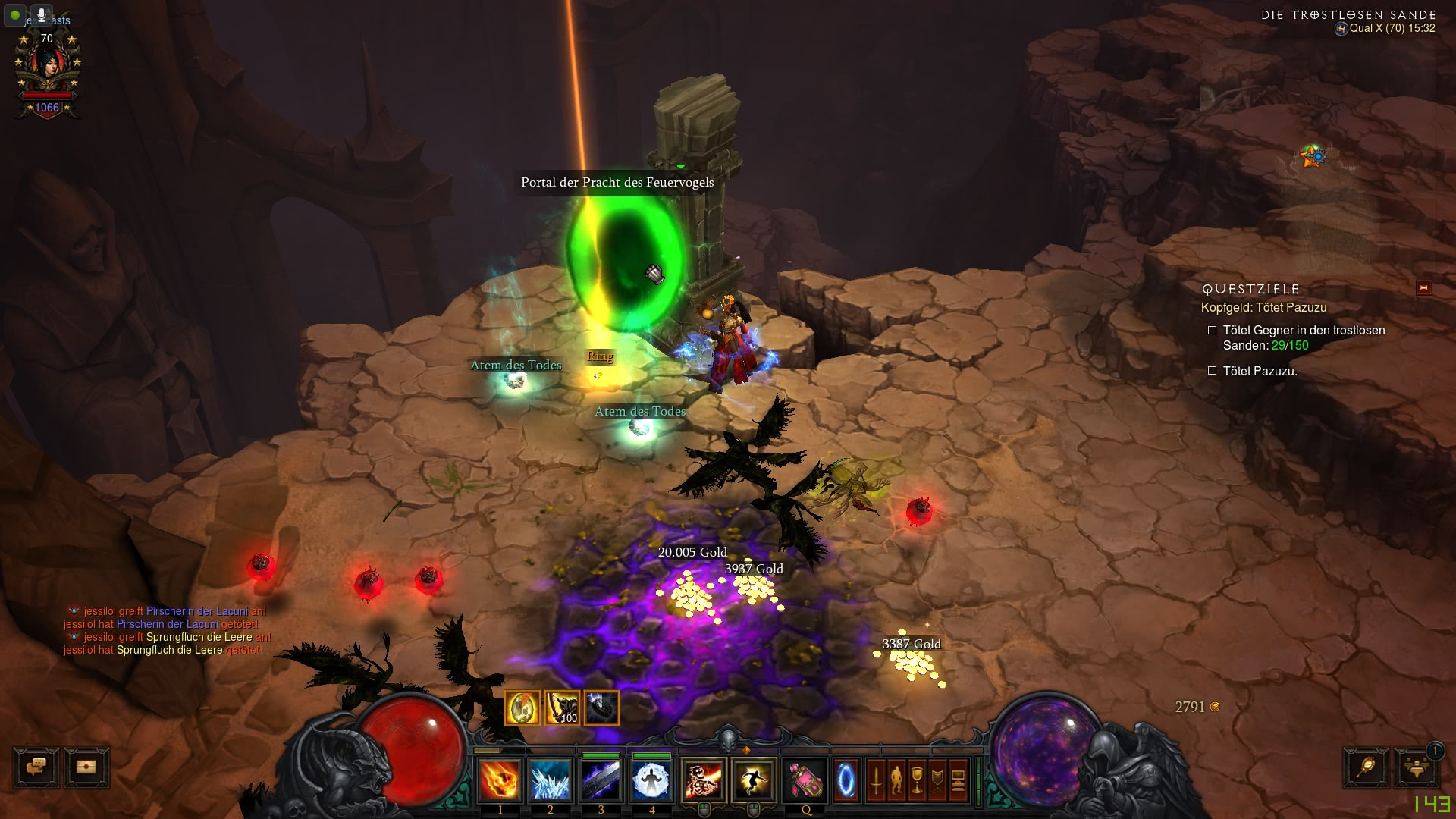The height and width of the screenshot is (819, 1456).
Task: Select the fiery red left-mouse skill
Action: tap(703, 780)
